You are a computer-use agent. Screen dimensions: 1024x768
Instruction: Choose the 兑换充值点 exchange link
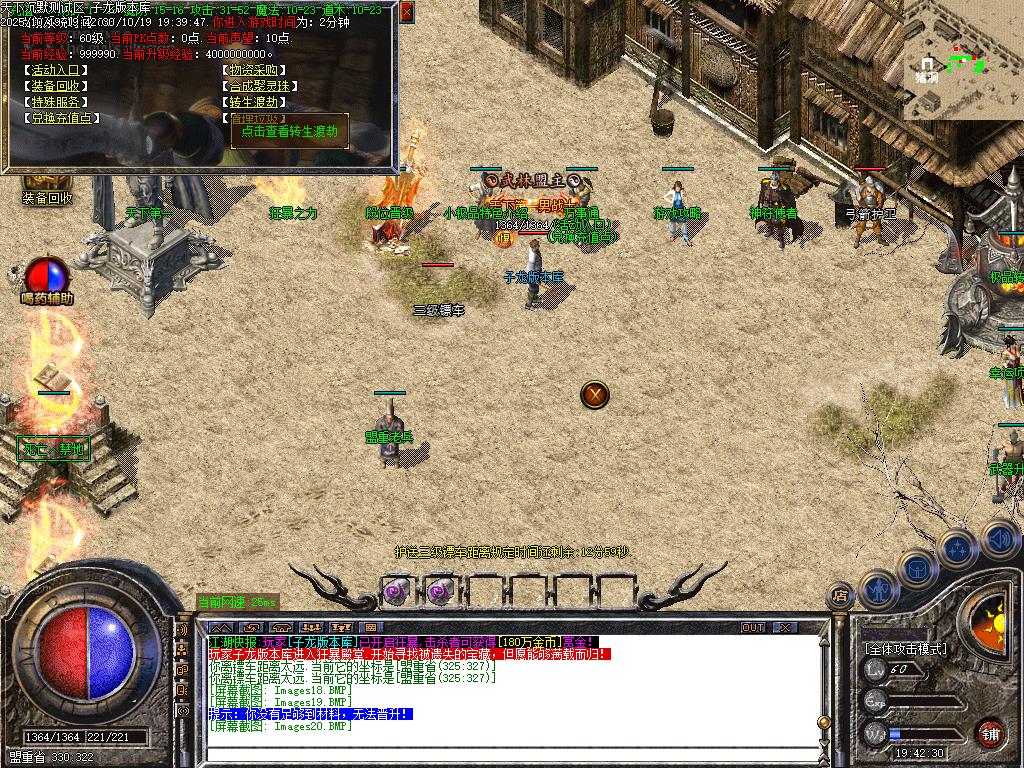tap(63, 118)
